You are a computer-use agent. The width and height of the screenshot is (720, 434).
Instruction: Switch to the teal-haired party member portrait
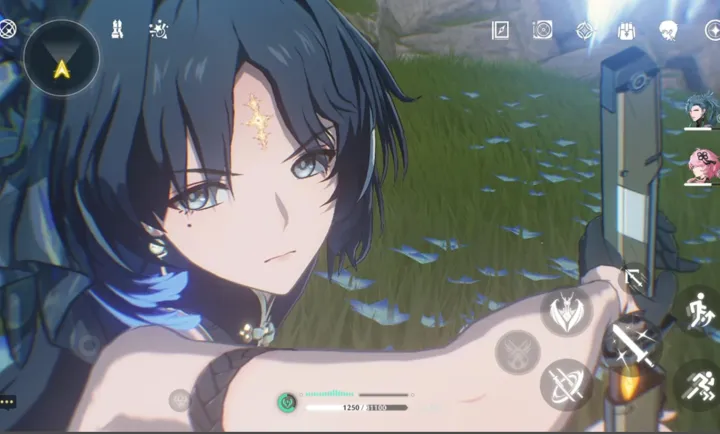699,113
